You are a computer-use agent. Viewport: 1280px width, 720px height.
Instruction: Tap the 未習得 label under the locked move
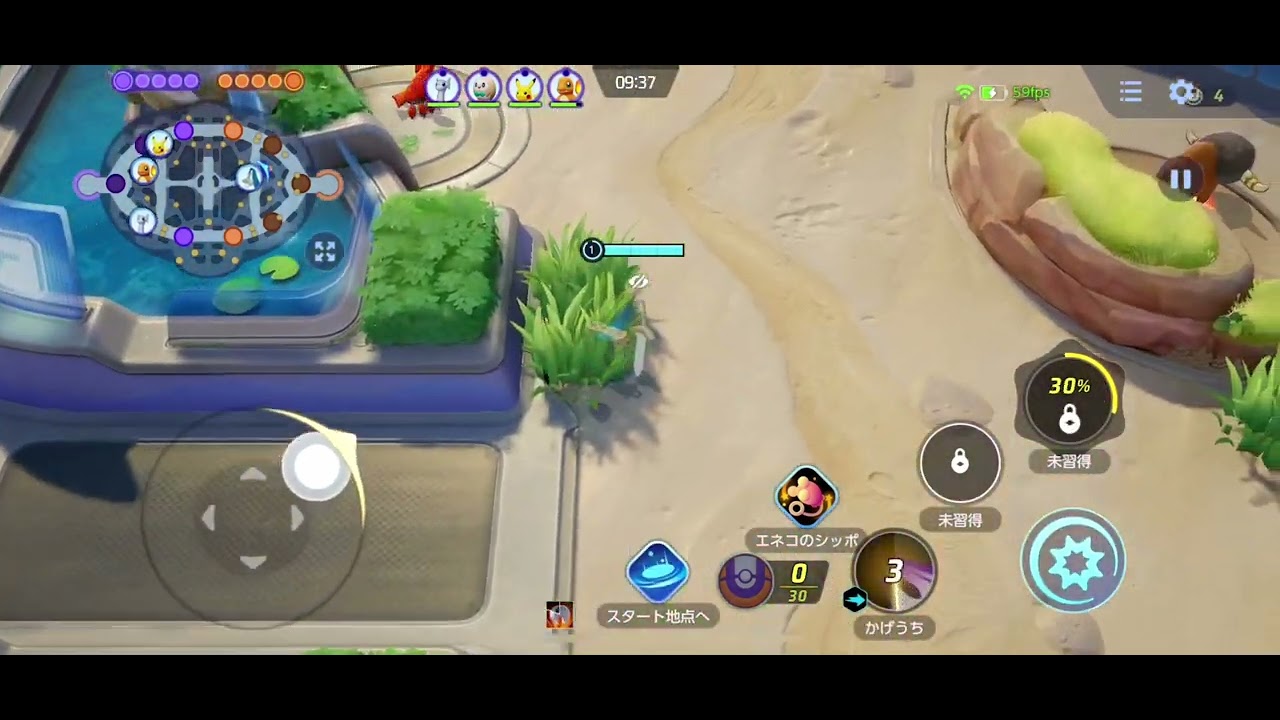point(961,520)
